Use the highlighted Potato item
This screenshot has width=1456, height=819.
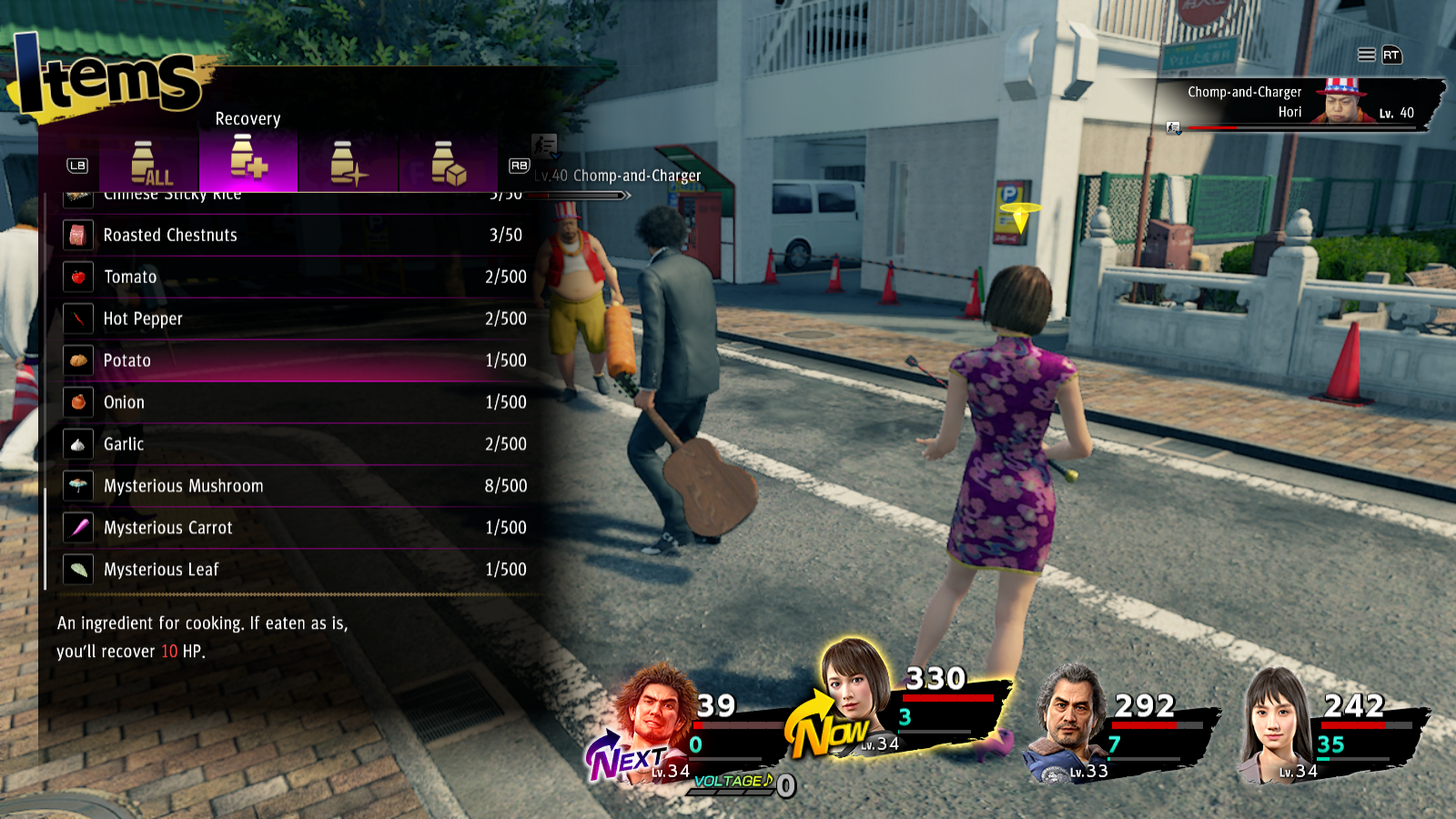point(296,360)
